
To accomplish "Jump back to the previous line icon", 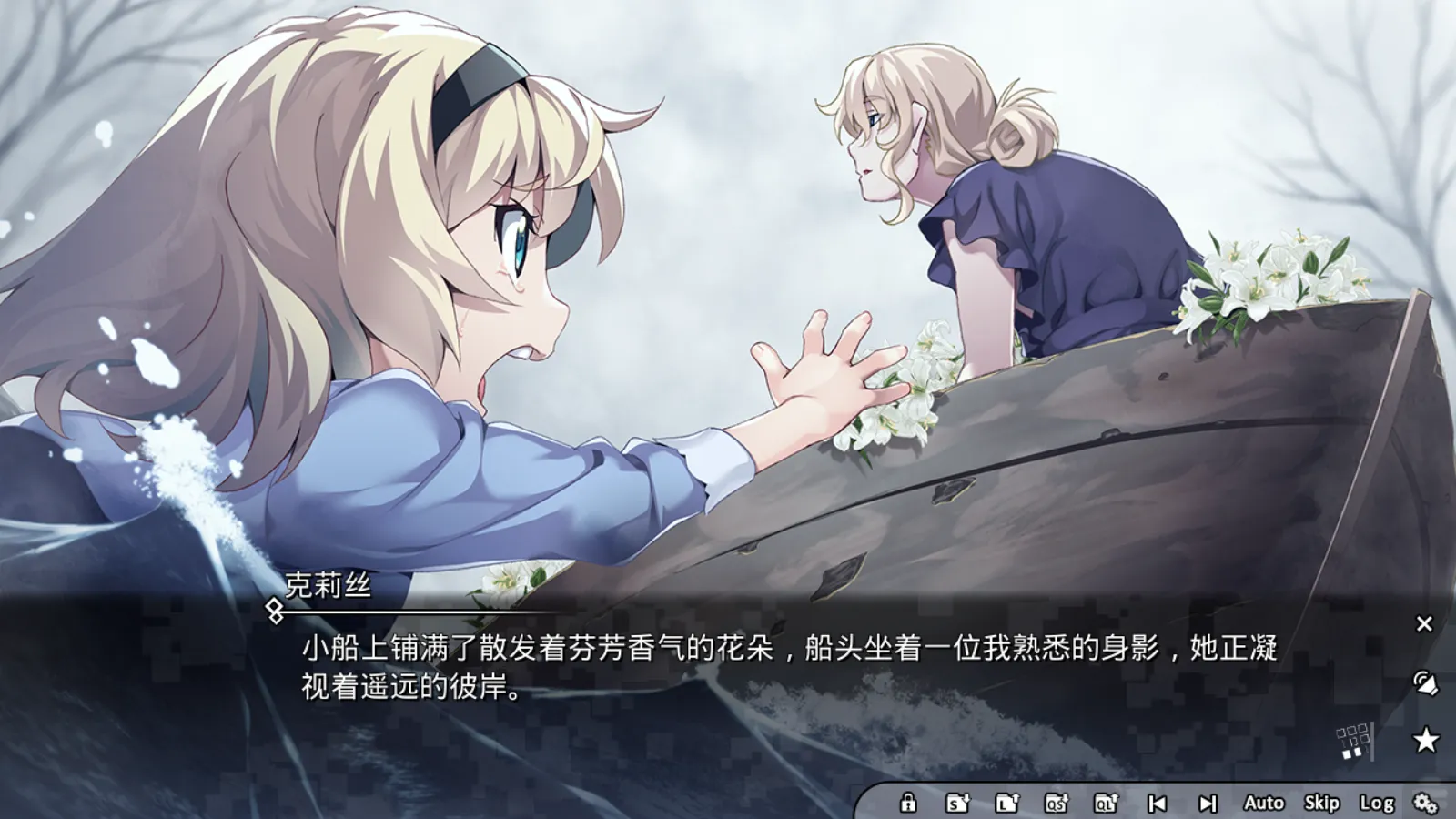I will (1158, 804).
